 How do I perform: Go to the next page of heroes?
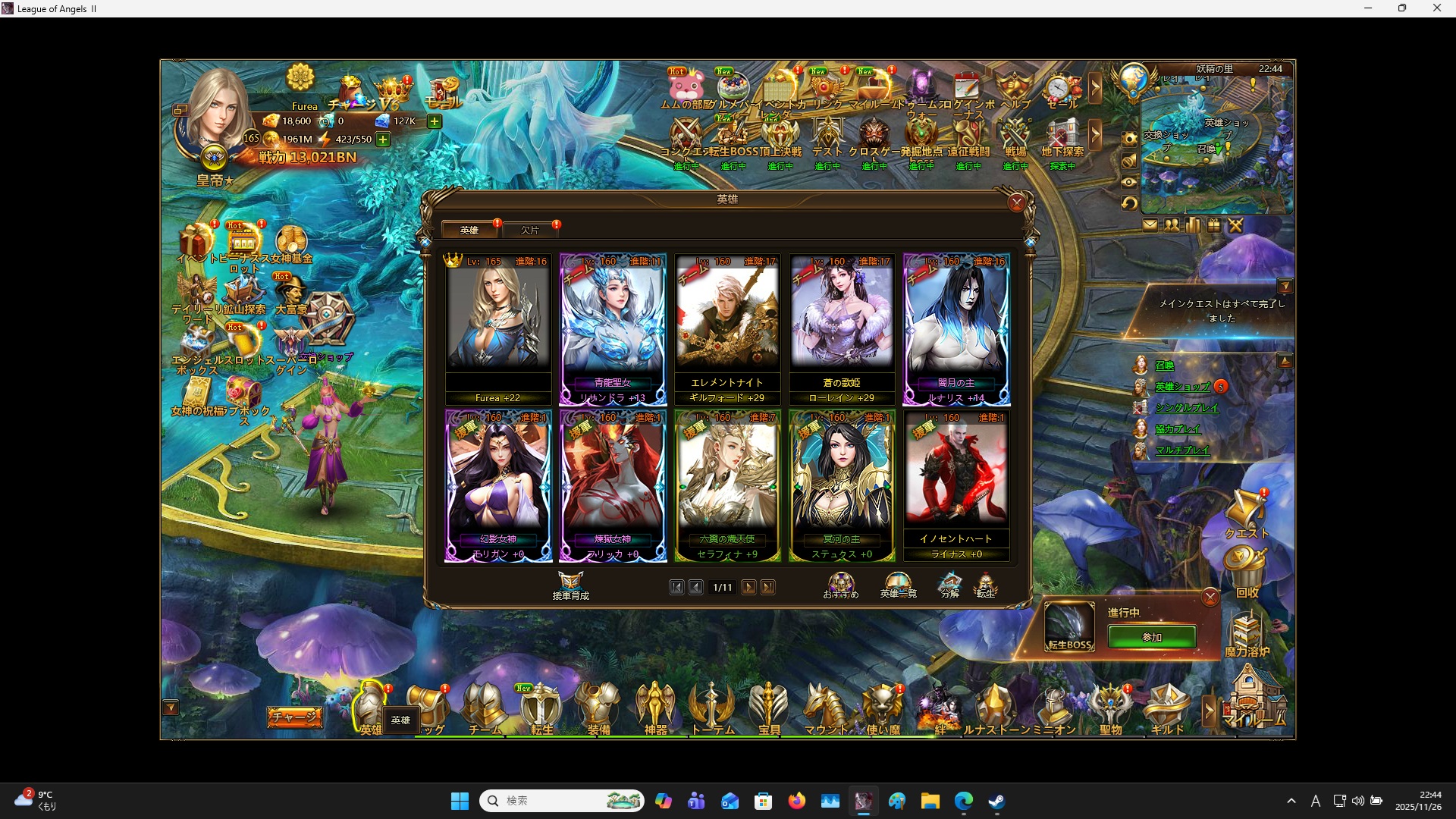coord(749,587)
